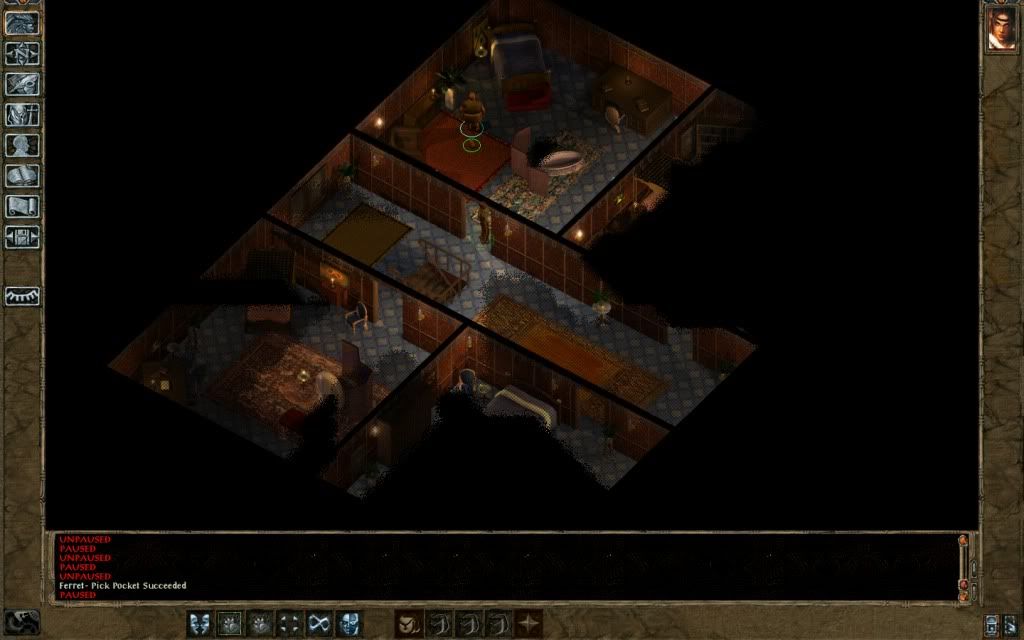
Task: Open the inventory screen button
Action: click(22, 115)
